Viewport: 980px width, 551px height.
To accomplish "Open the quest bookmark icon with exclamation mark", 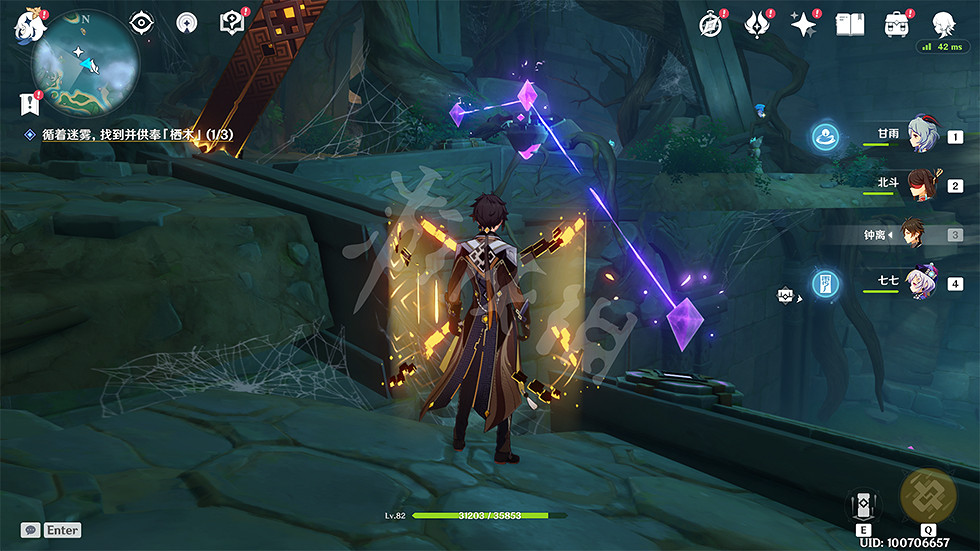I will [x=29, y=102].
